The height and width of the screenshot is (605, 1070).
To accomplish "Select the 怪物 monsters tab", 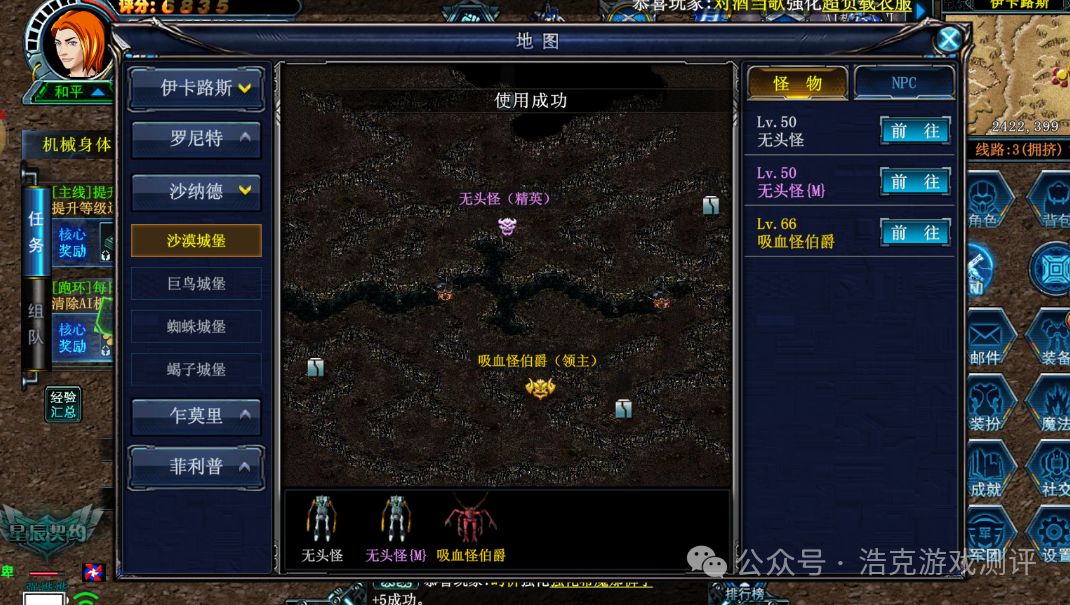I will tap(798, 83).
